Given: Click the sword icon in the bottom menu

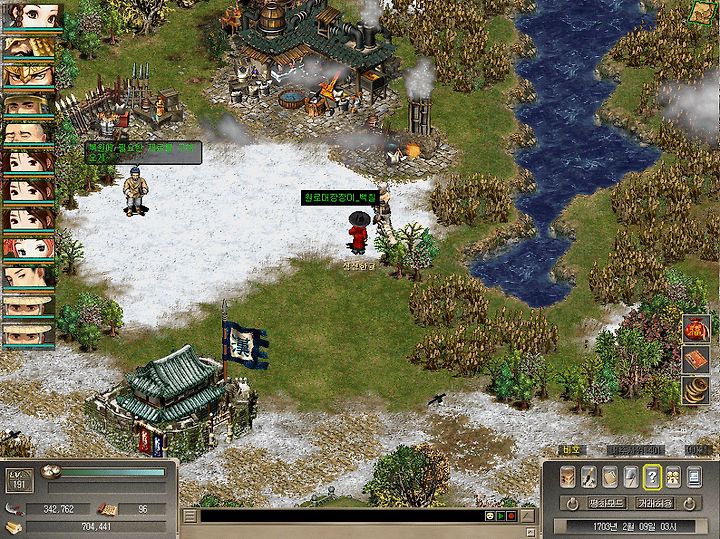Looking at the screenshot, I should [x=590, y=477].
